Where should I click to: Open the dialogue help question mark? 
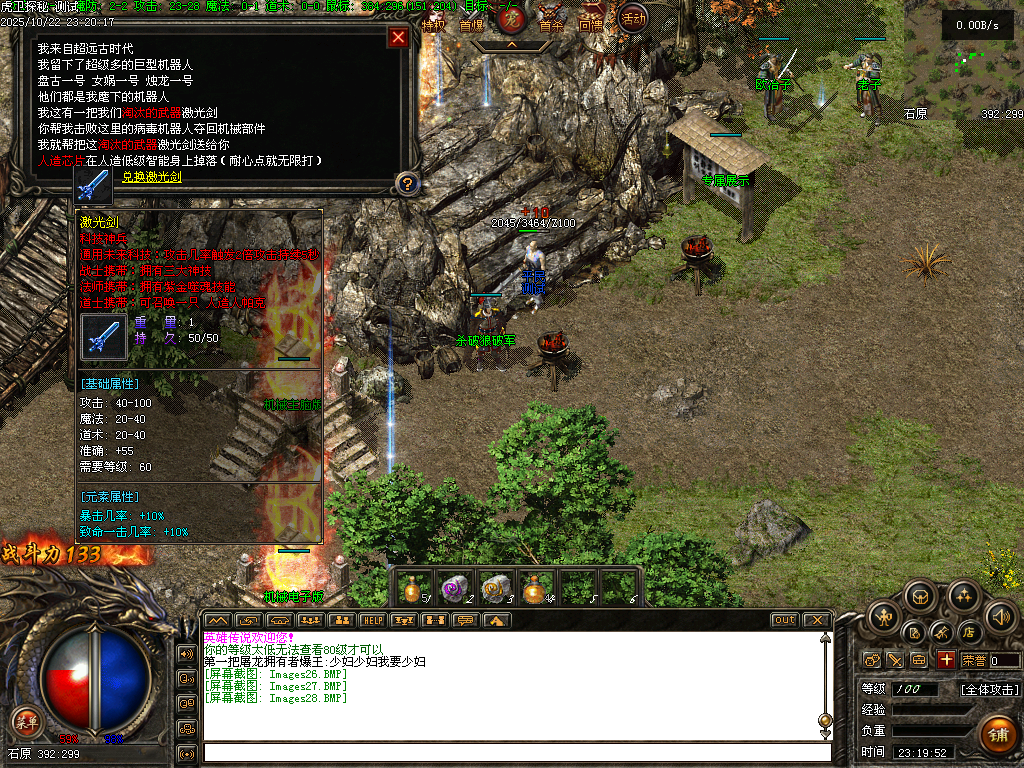pos(406,184)
